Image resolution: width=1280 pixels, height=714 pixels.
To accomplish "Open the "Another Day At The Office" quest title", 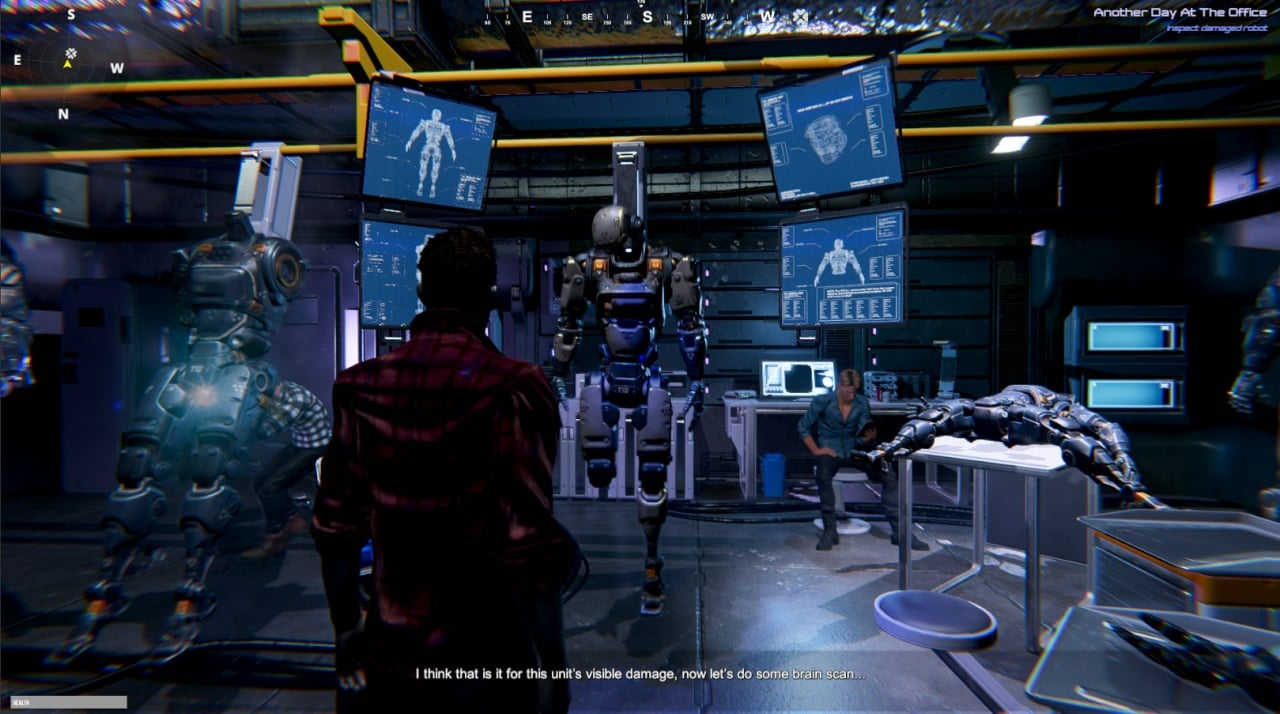I will click(x=1179, y=12).
